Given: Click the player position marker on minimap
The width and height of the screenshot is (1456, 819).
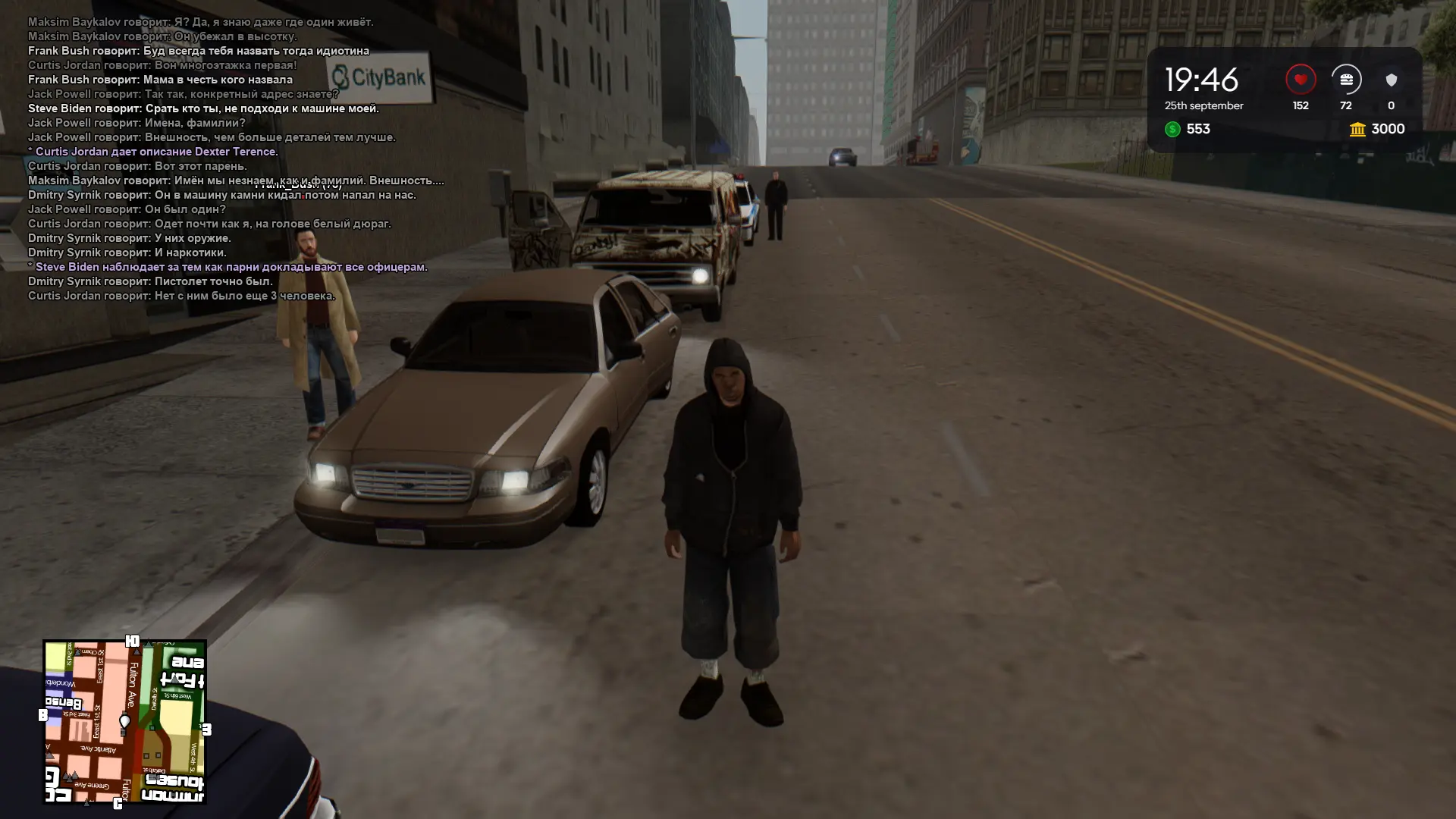Looking at the screenshot, I should click(125, 720).
